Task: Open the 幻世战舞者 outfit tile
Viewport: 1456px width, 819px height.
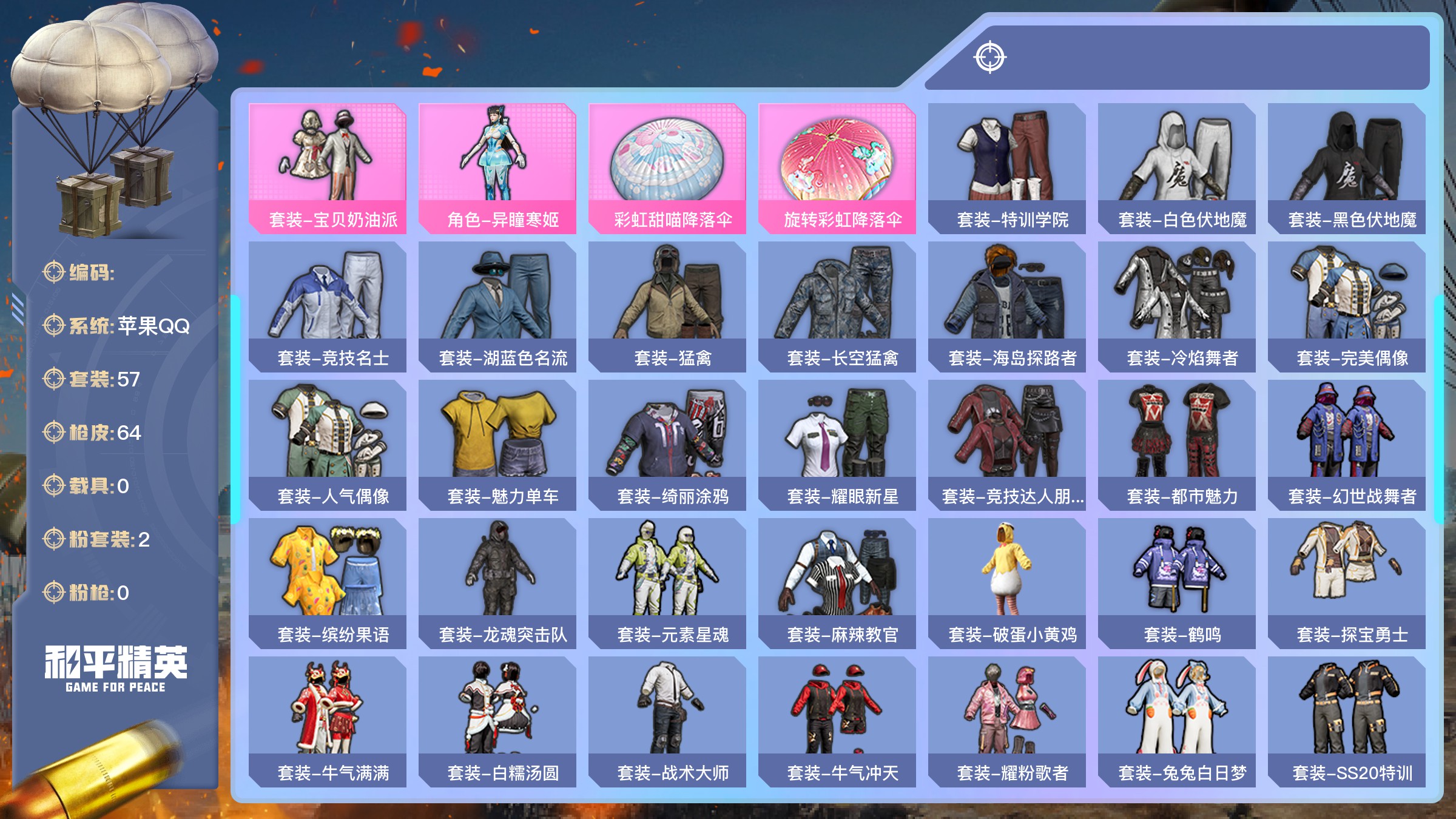Action: click(x=1347, y=445)
